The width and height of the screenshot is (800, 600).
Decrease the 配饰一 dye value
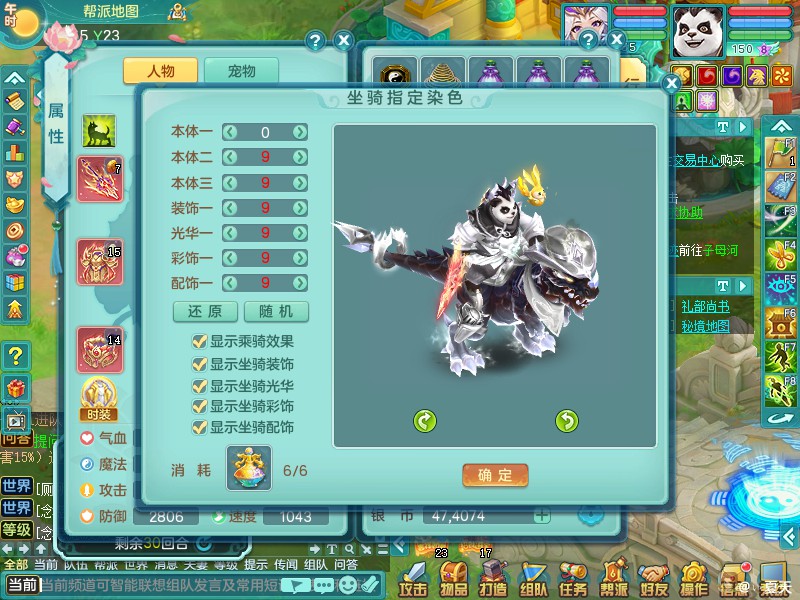pyautogui.click(x=230, y=283)
